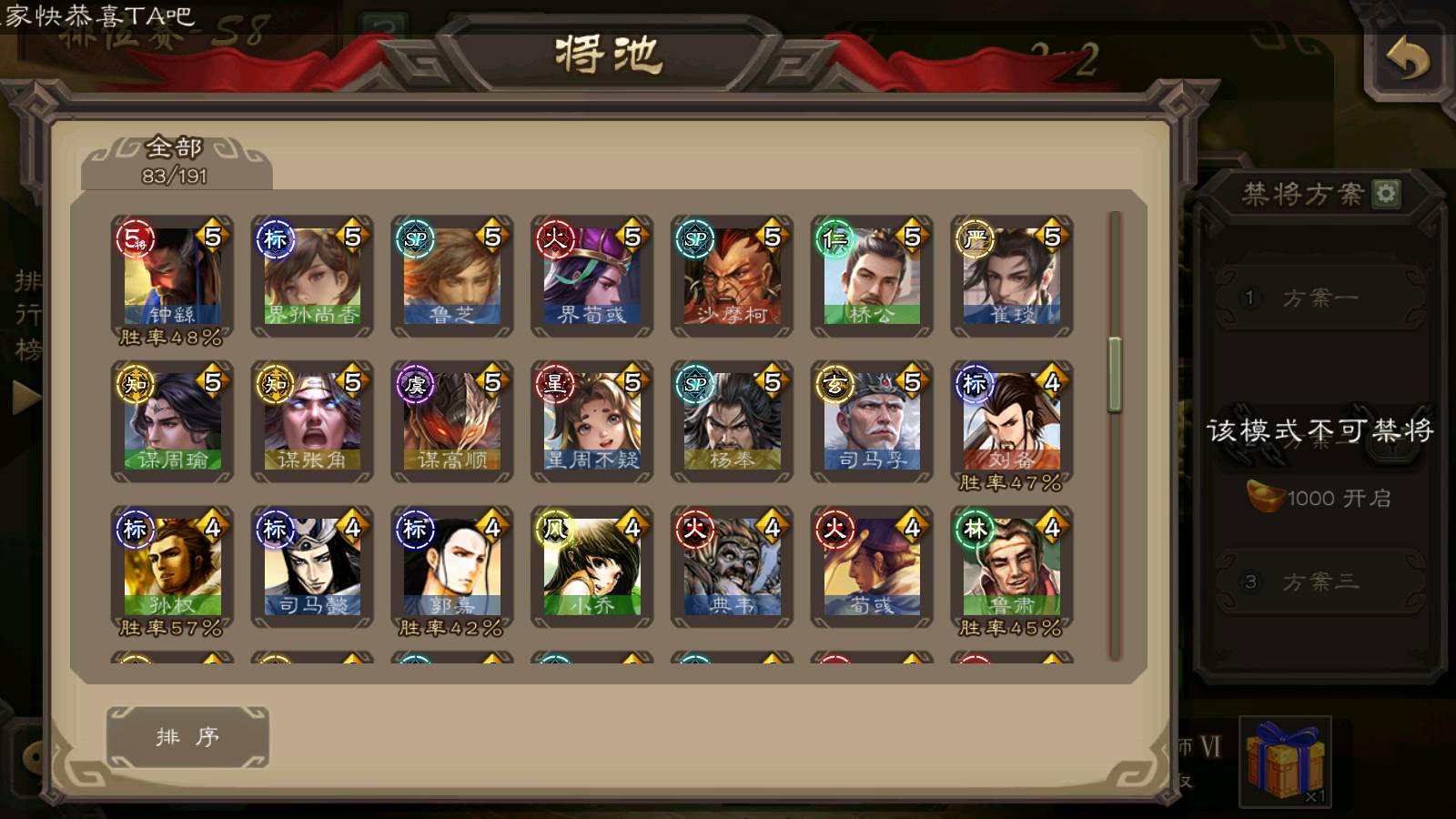The height and width of the screenshot is (819, 1456).
Task: Open the gift box icon
Action: pos(1285,761)
